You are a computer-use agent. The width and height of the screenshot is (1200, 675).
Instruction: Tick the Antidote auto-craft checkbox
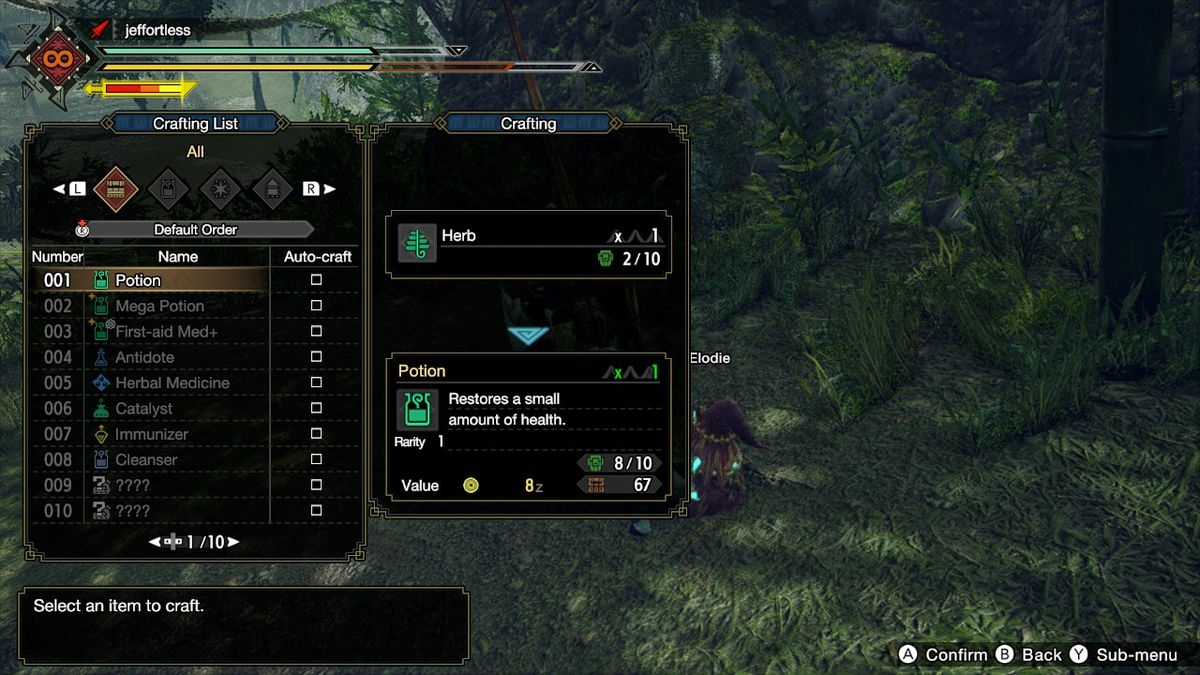click(x=316, y=357)
